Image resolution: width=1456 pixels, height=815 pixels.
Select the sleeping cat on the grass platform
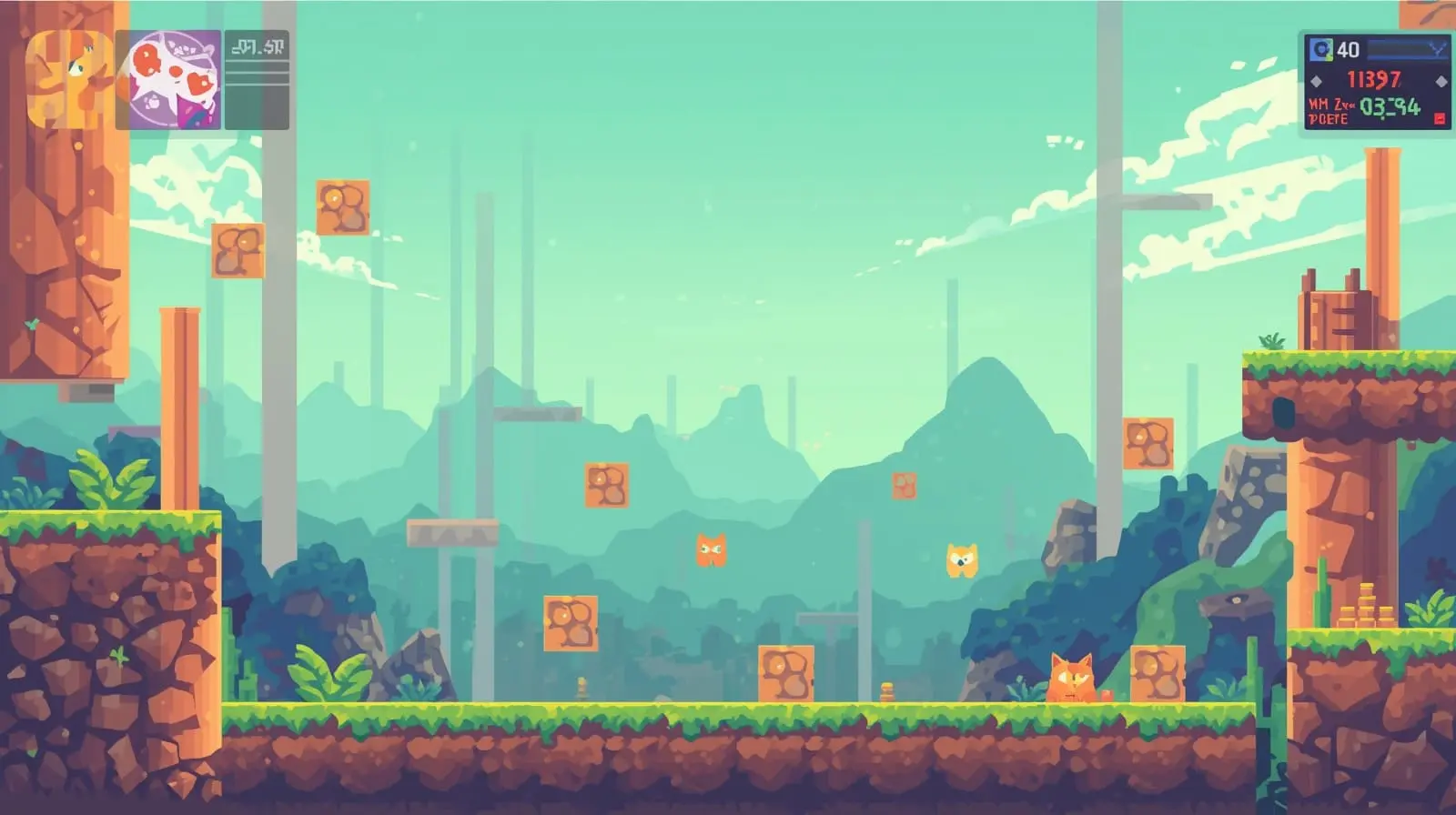[x=1072, y=678]
